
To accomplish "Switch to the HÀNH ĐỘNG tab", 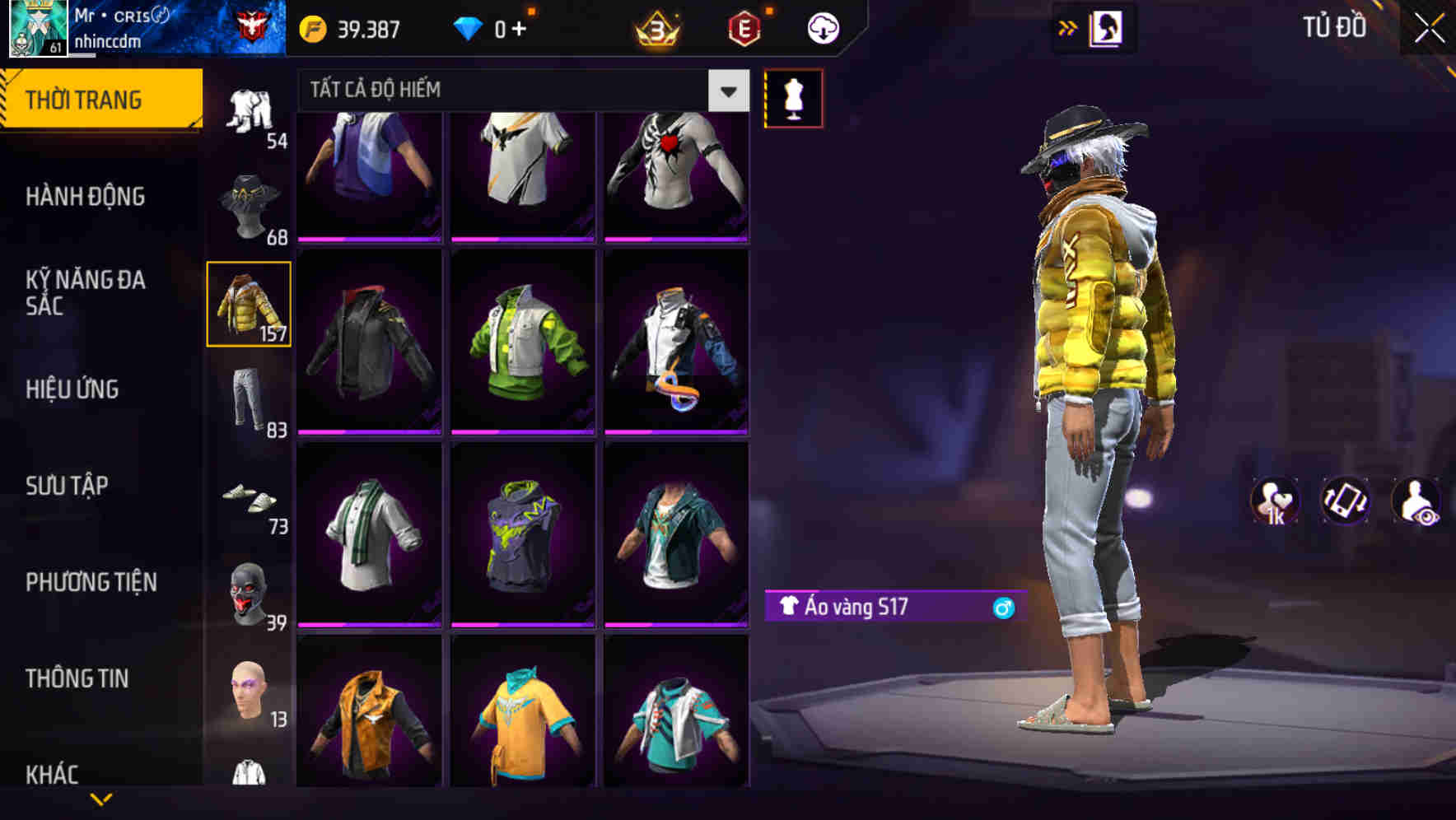I will click(x=86, y=198).
